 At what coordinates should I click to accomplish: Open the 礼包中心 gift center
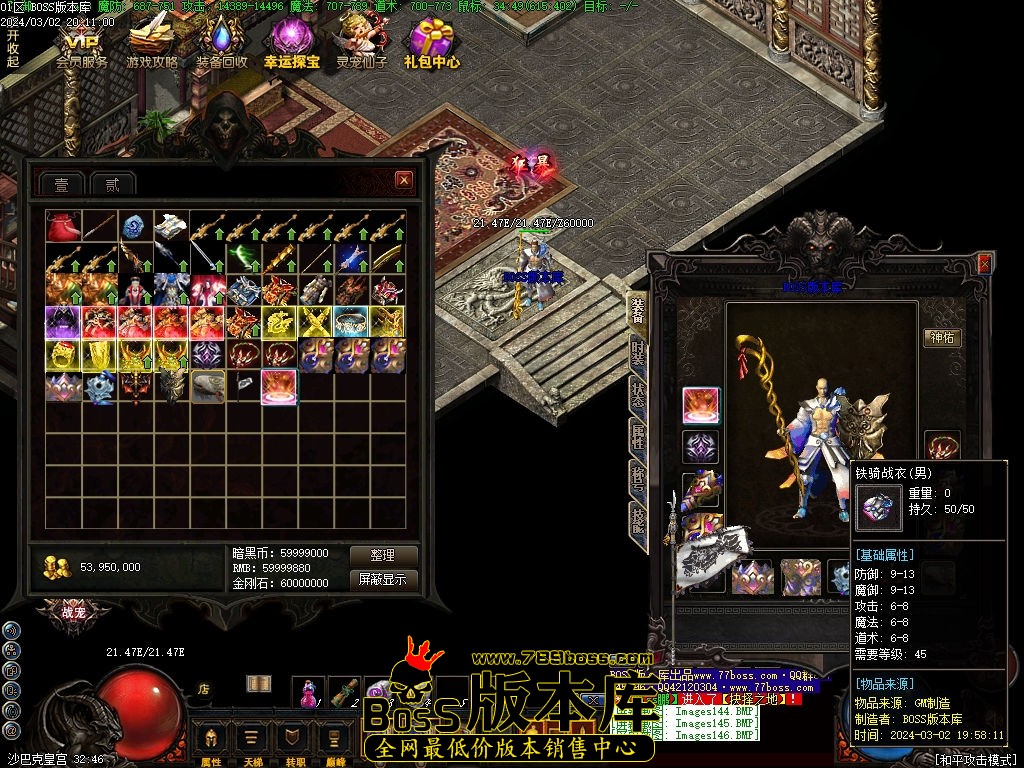(432, 44)
